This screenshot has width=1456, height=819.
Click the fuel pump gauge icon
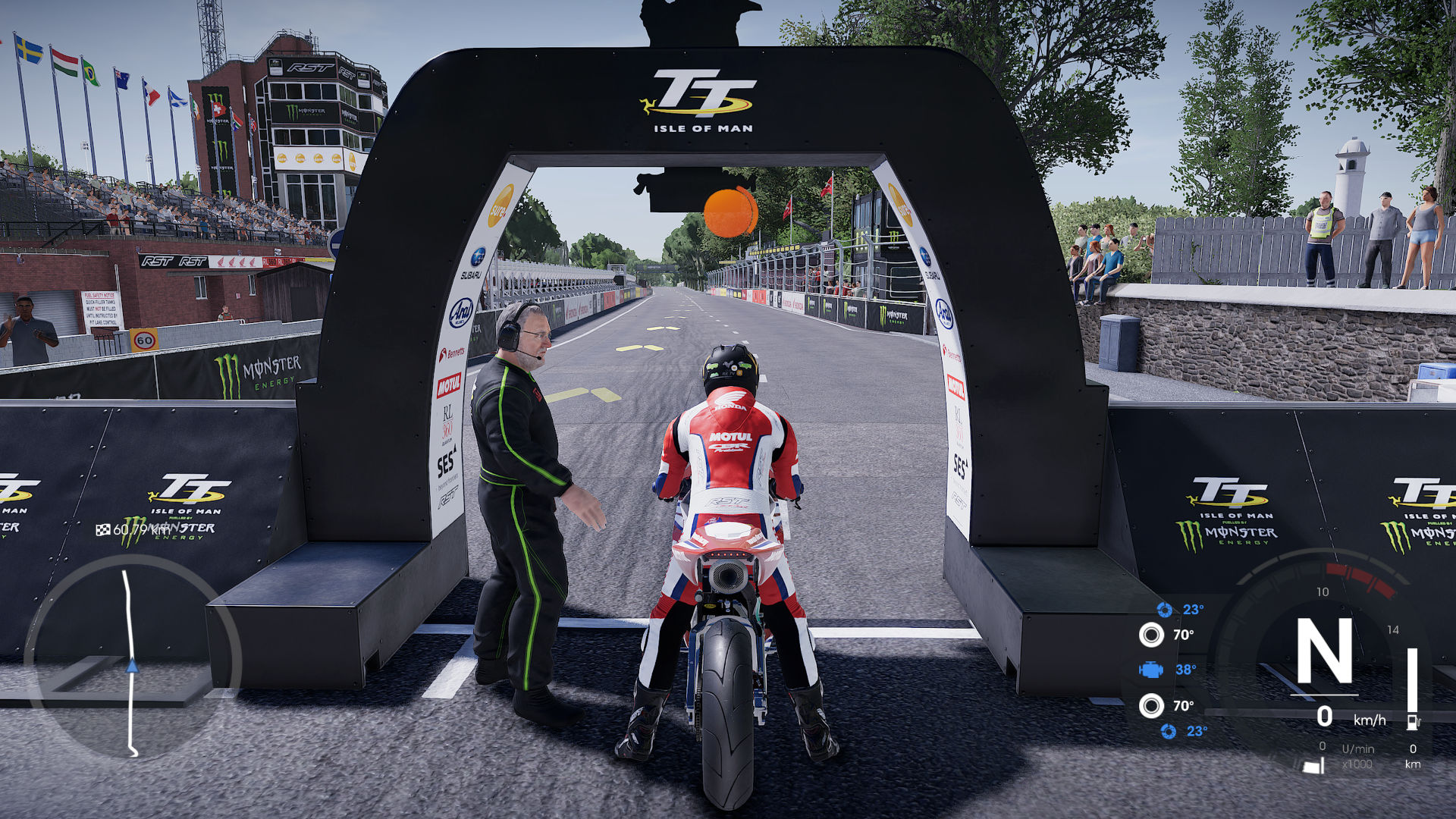click(x=1412, y=721)
